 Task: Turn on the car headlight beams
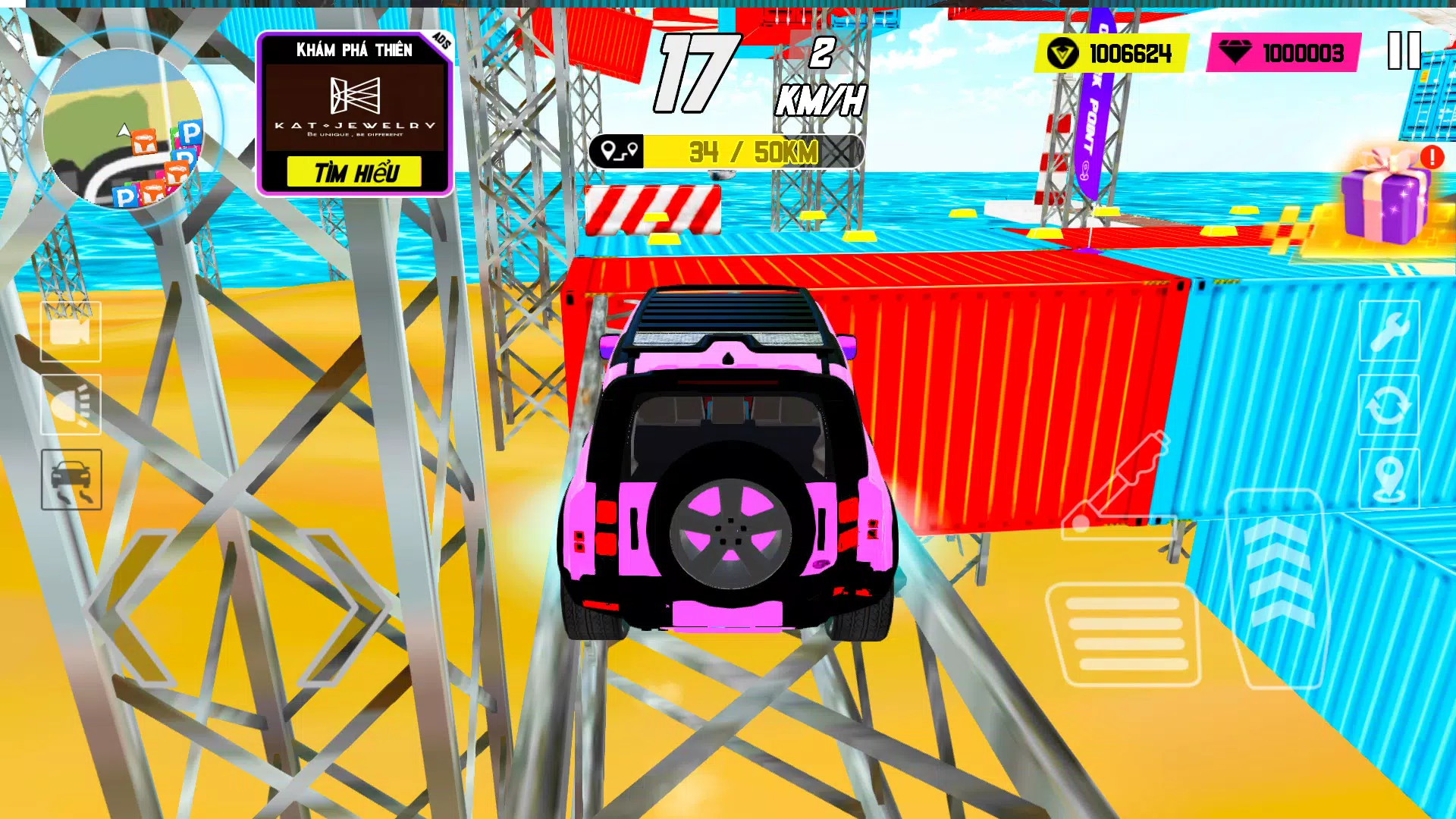71,406
